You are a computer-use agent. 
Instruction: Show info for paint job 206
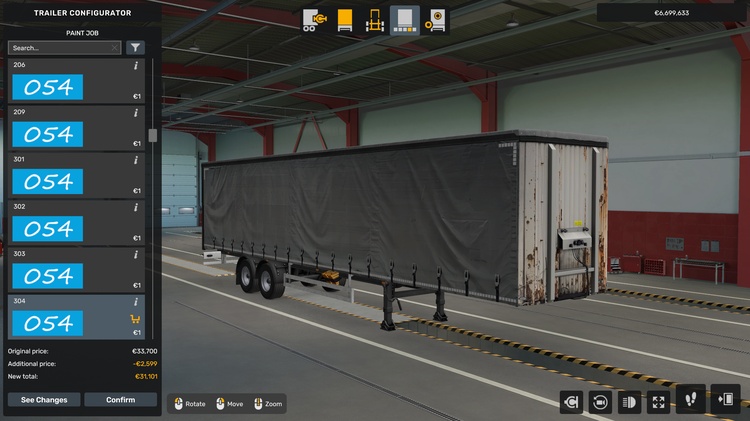coord(136,66)
